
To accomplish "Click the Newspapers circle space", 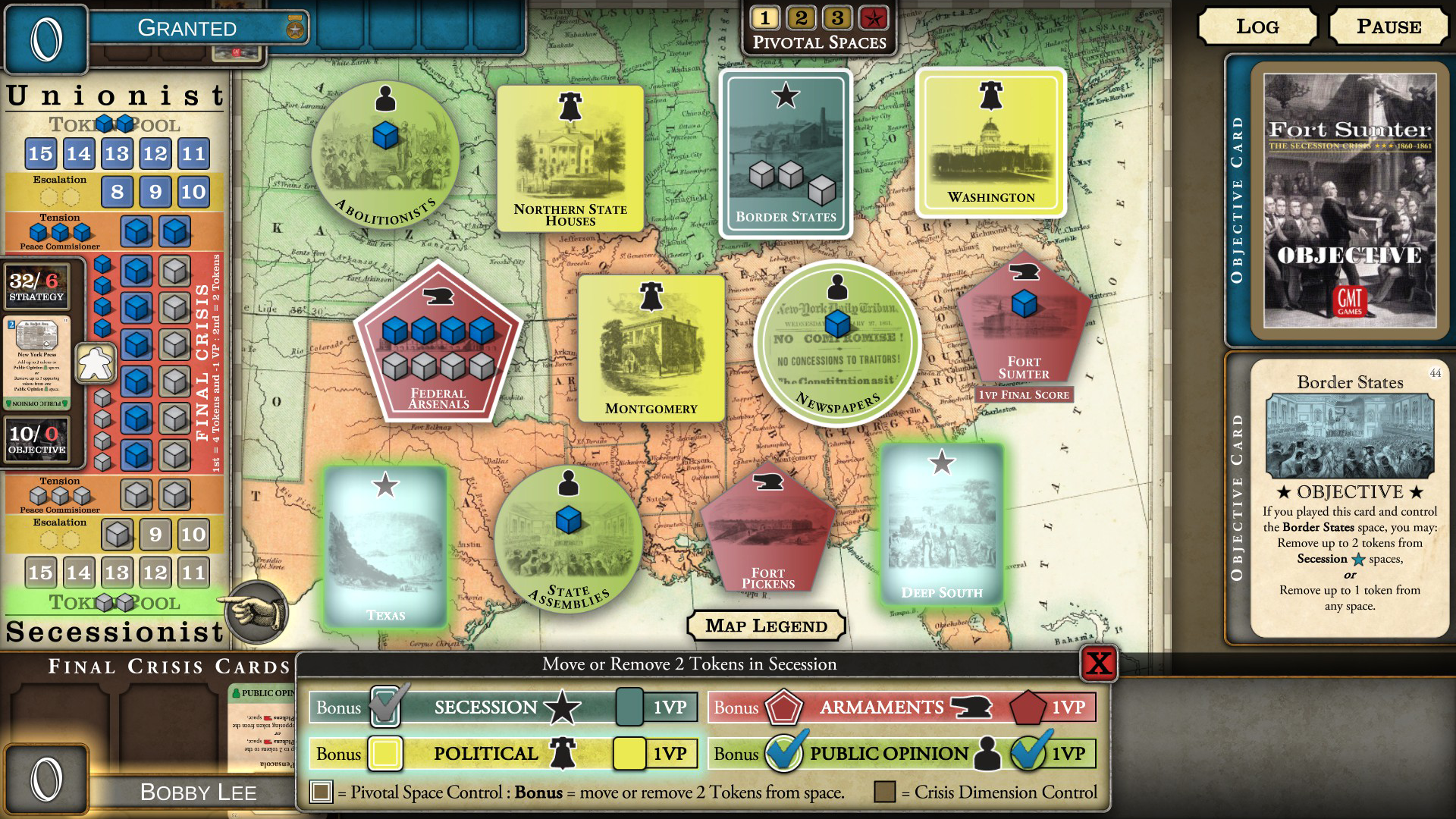I will pos(838,345).
